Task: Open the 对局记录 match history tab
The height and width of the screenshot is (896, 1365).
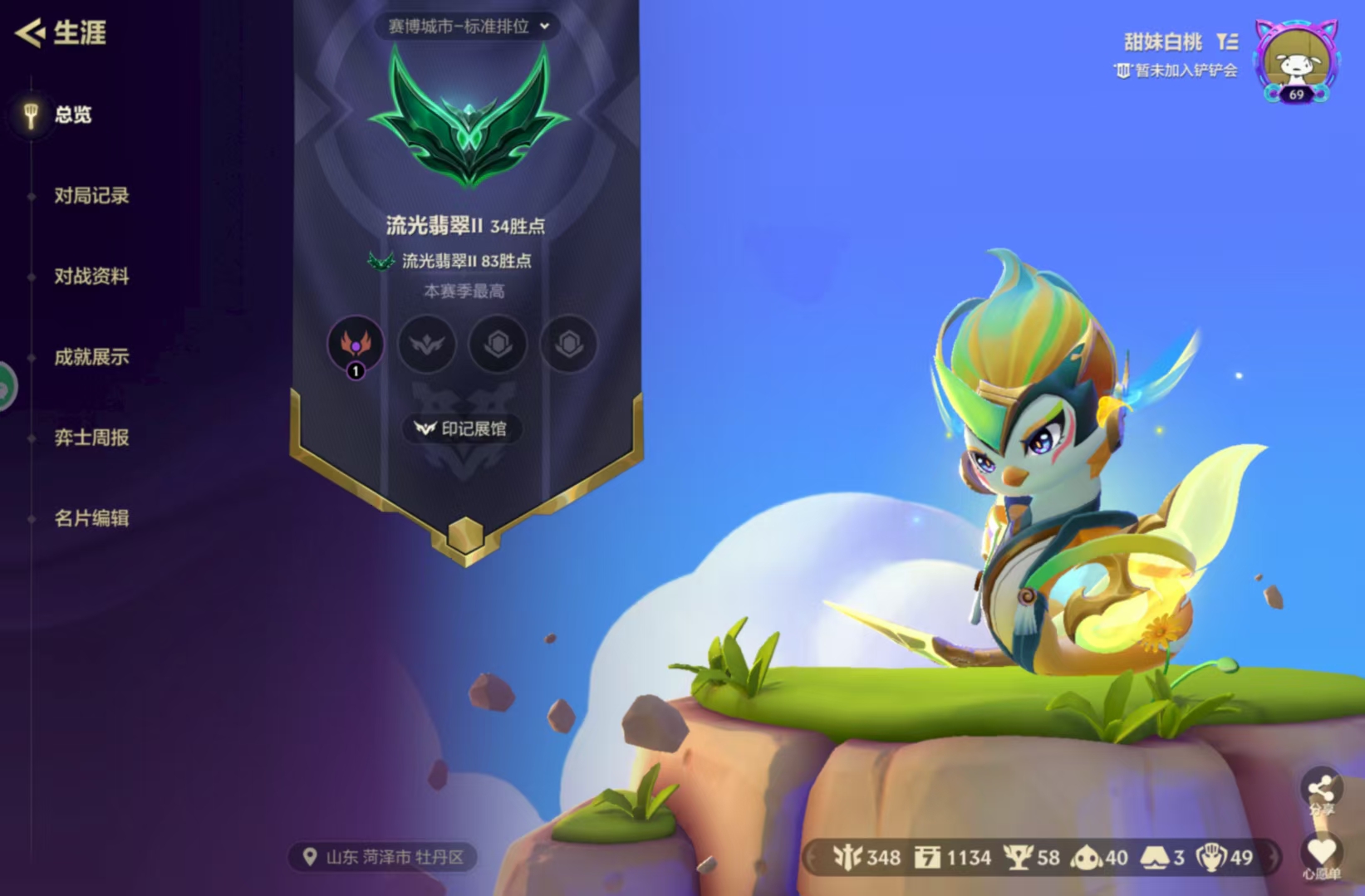Action: [x=91, y=196]
